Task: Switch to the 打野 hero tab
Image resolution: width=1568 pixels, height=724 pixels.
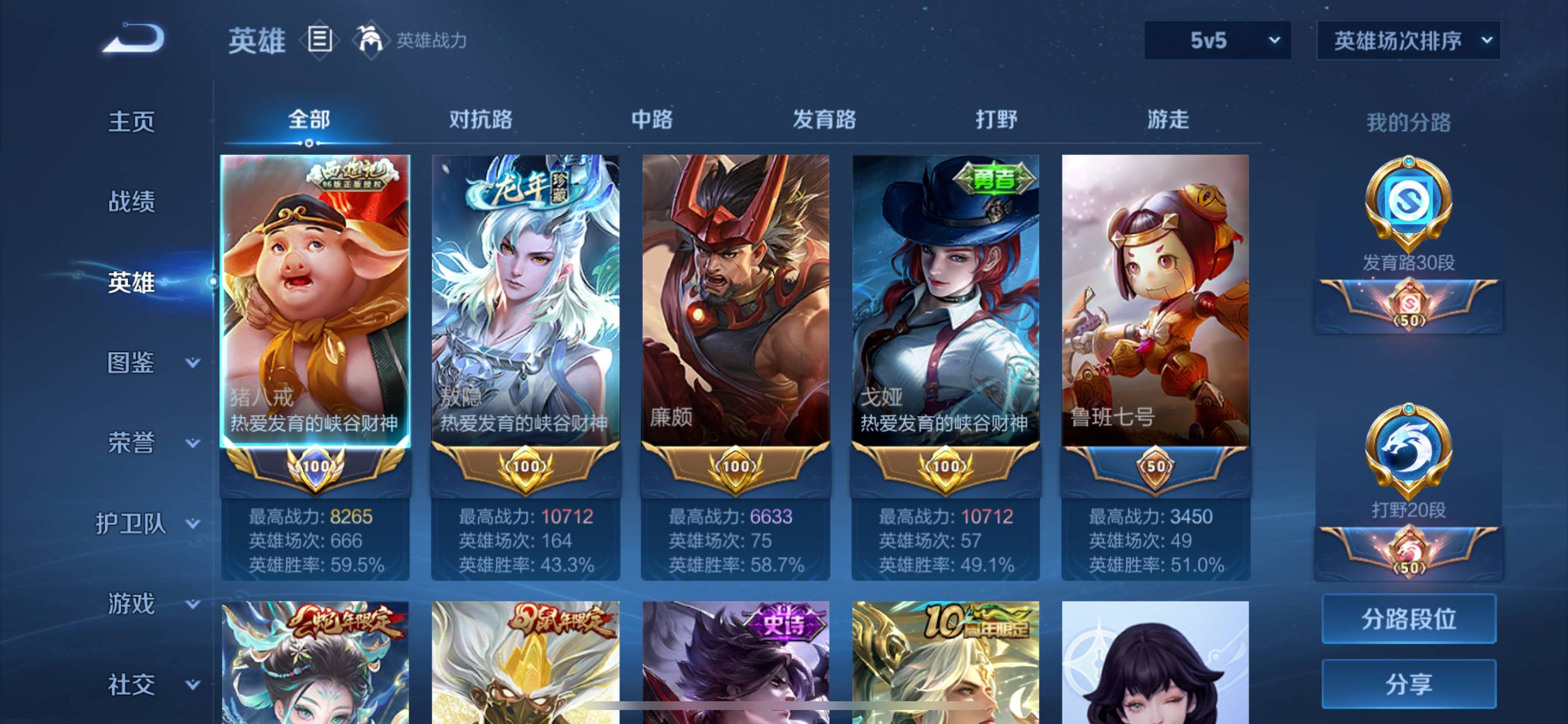Action: pos(996,120)
